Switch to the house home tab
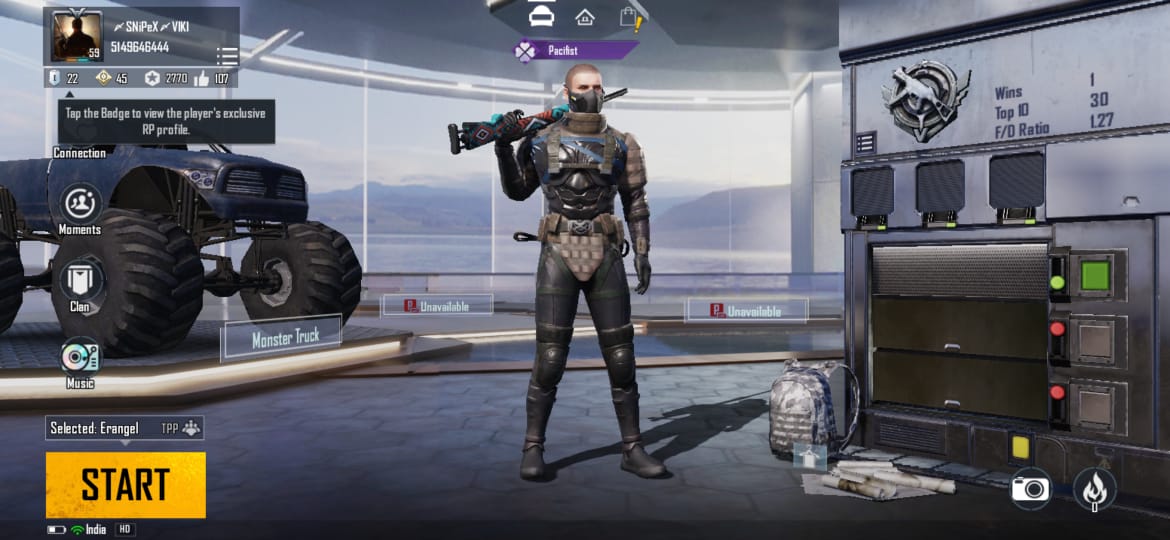This screenshot has height=540, width=1170. [x=585, y=17]
